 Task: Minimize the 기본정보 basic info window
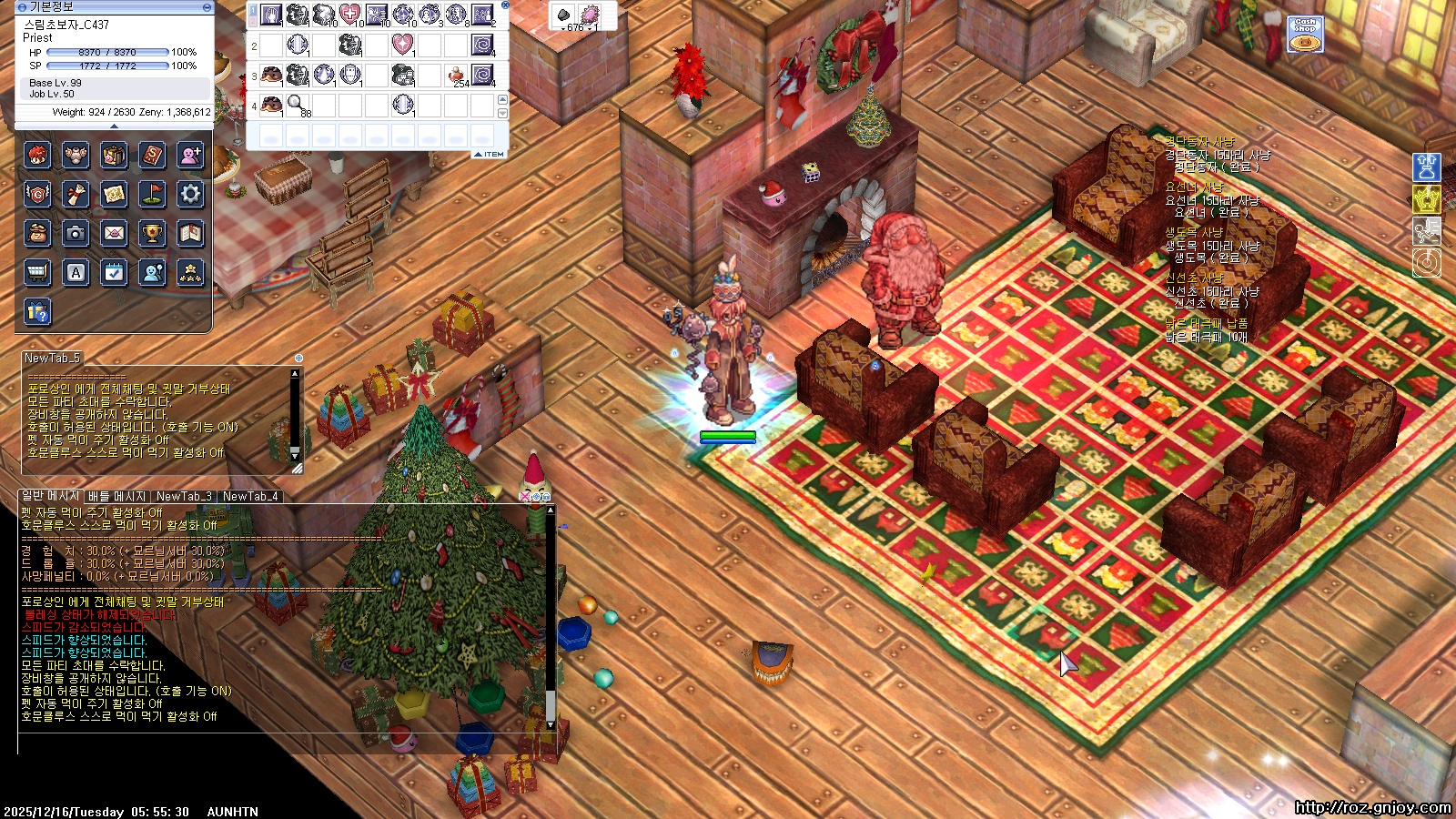207,7
